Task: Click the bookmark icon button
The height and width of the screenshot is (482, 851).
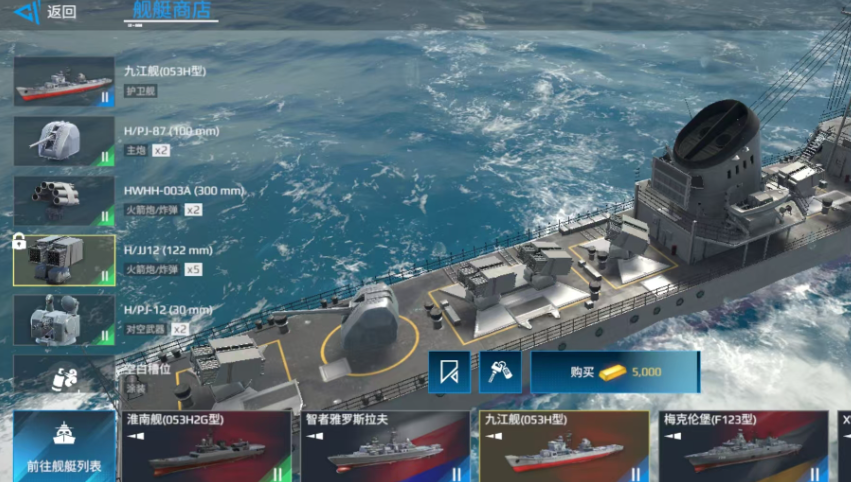Action: (x=450, y=372)
